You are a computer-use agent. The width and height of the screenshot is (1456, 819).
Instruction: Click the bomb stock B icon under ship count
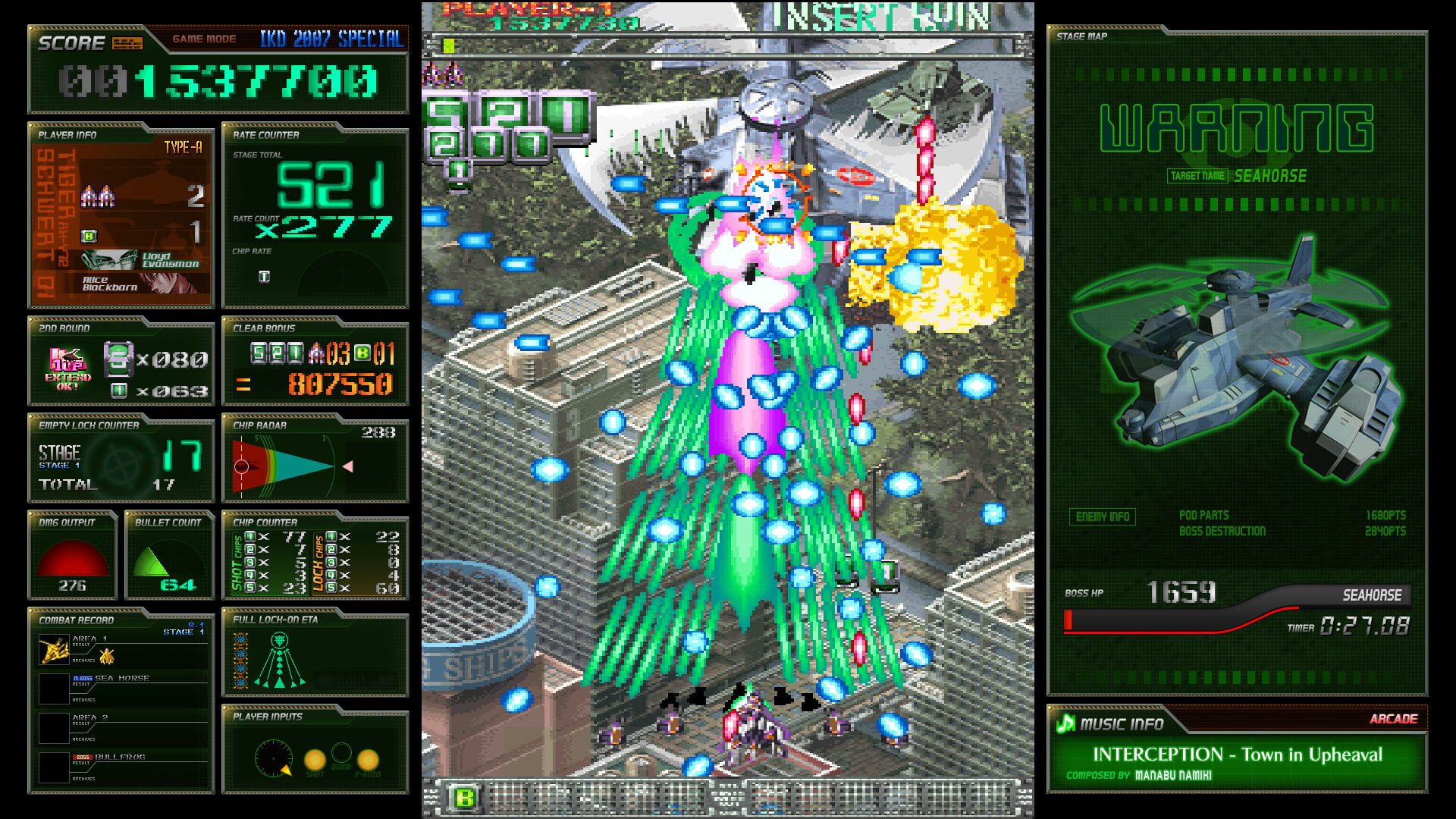(x=89, y=235)
